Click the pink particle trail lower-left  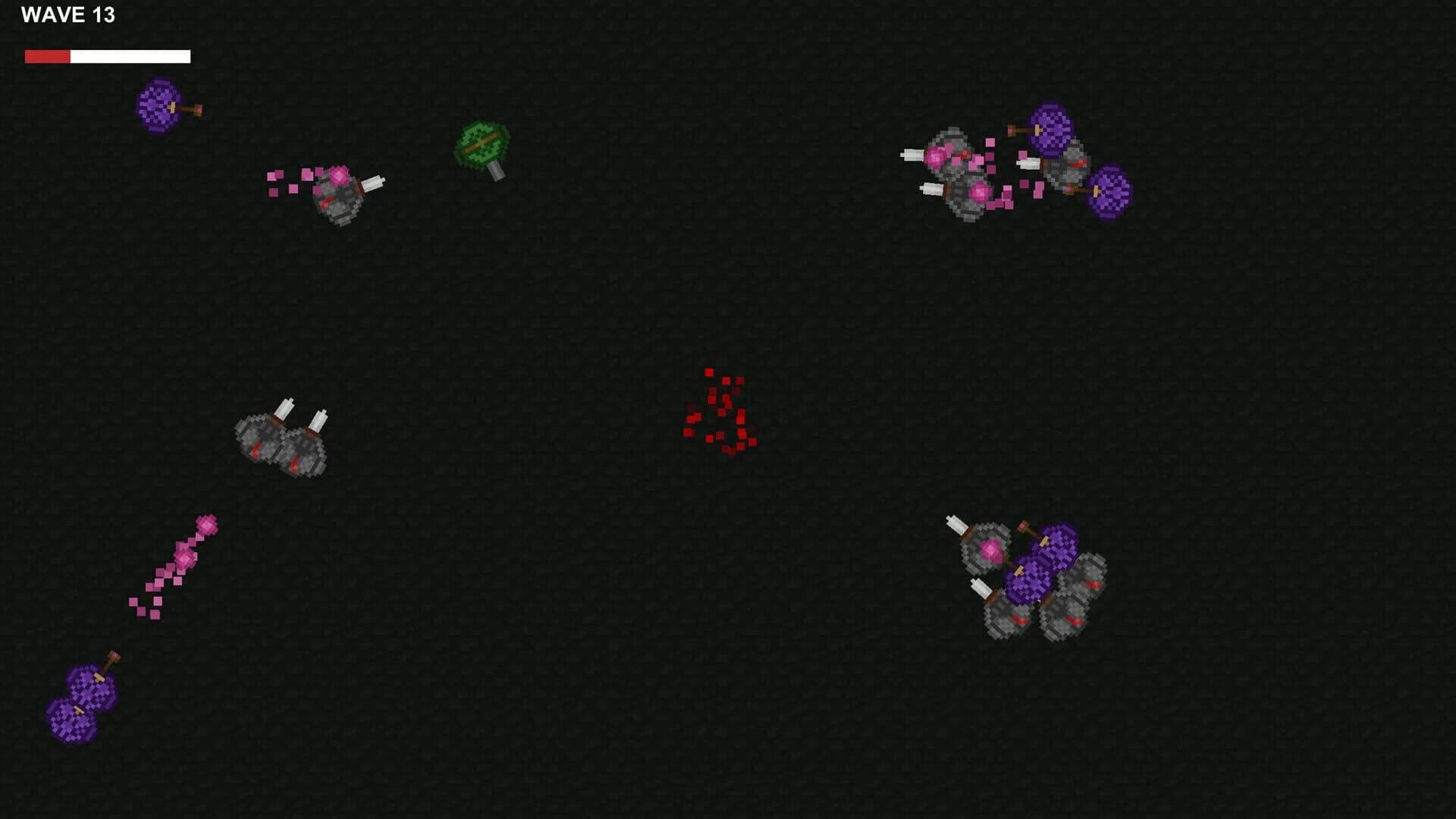[x=174, y=565]
